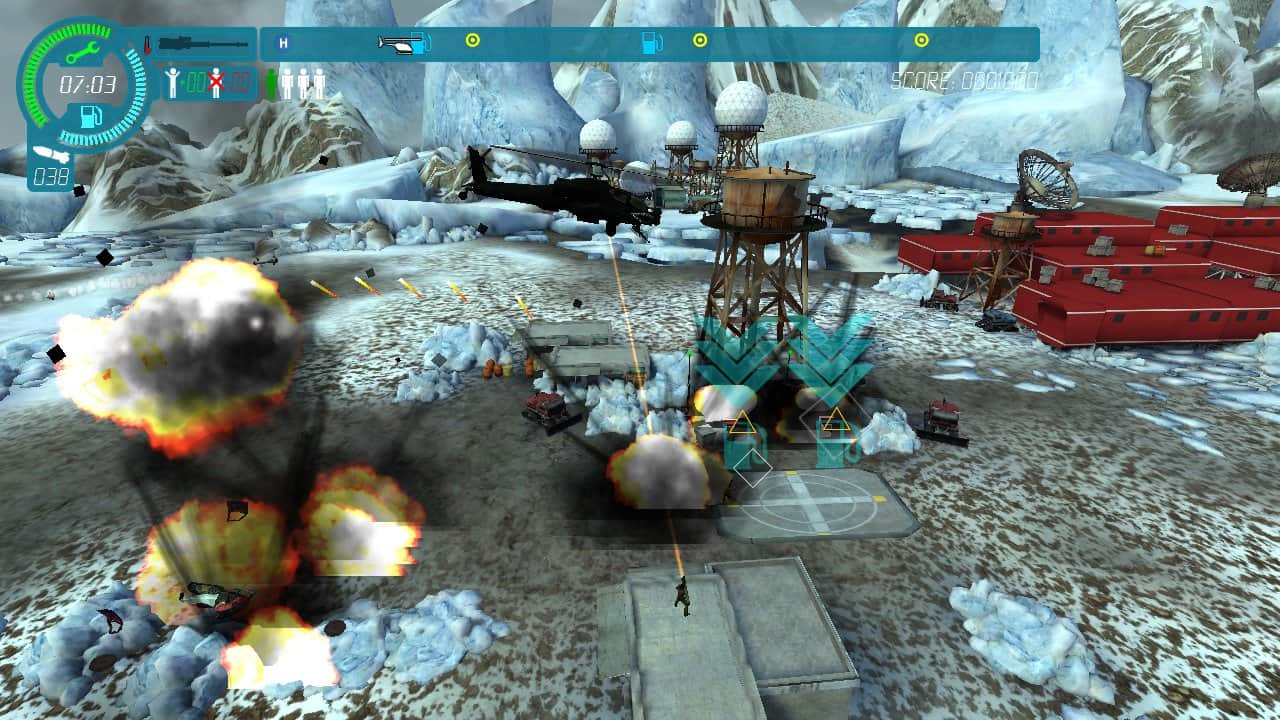Toggle the green passenger occupancy figure
Image resolution: width=1280 pixels, height=720 pixels.
click(272, 80)
